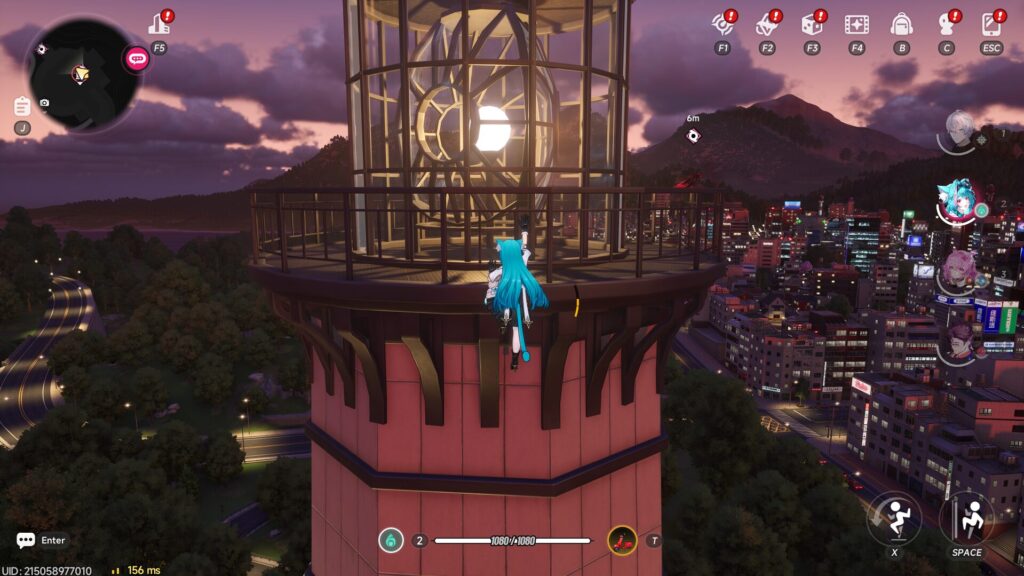Summon the red scooter vehicle
The height and width of the screenshot is (576, 1024).
click(622, 541)
